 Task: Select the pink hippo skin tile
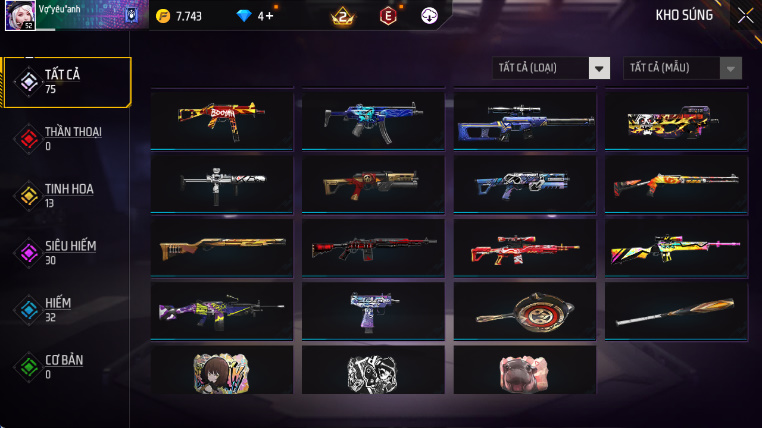[525, 371]
